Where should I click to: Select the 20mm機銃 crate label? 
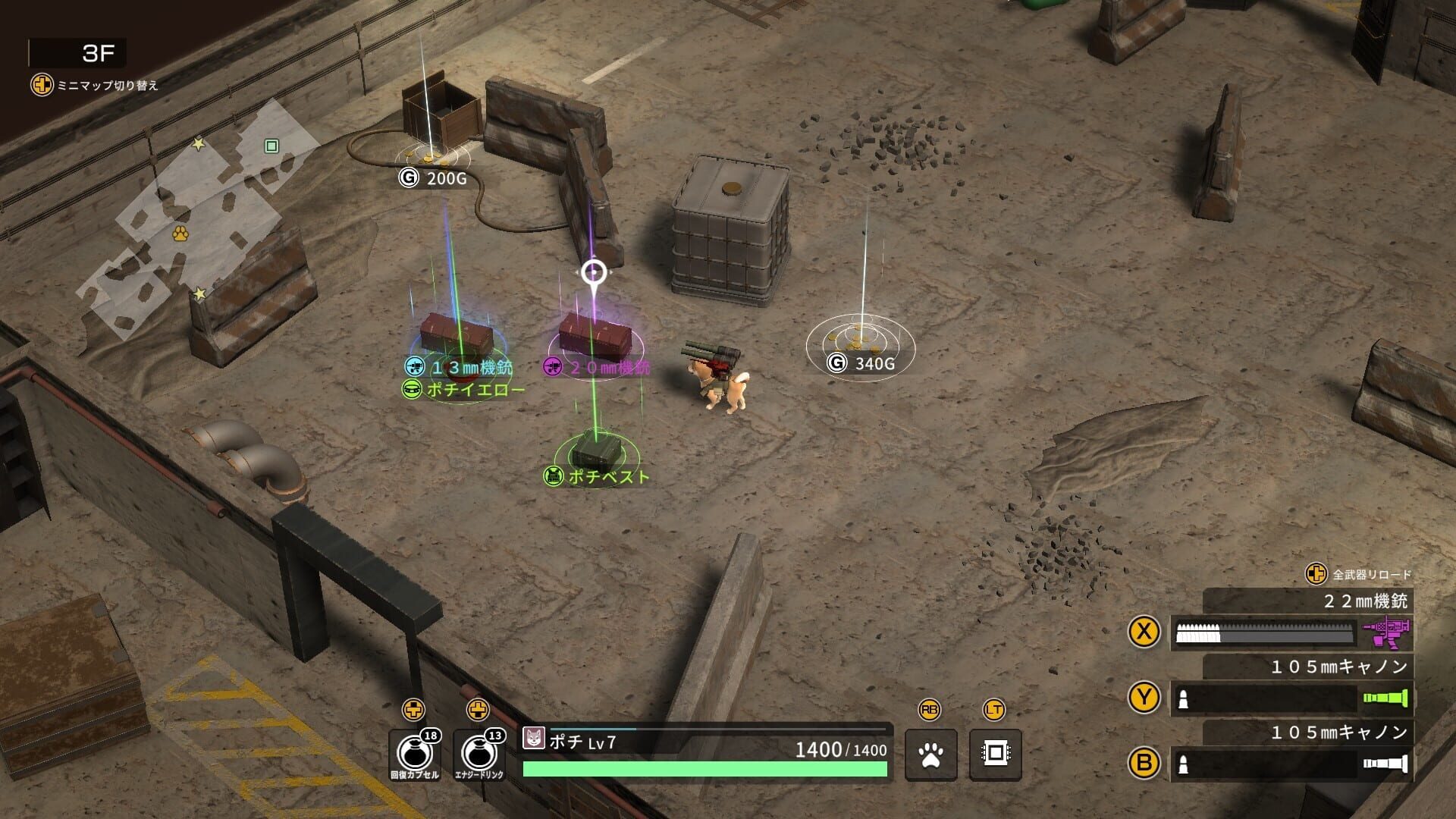pos(601,367)
